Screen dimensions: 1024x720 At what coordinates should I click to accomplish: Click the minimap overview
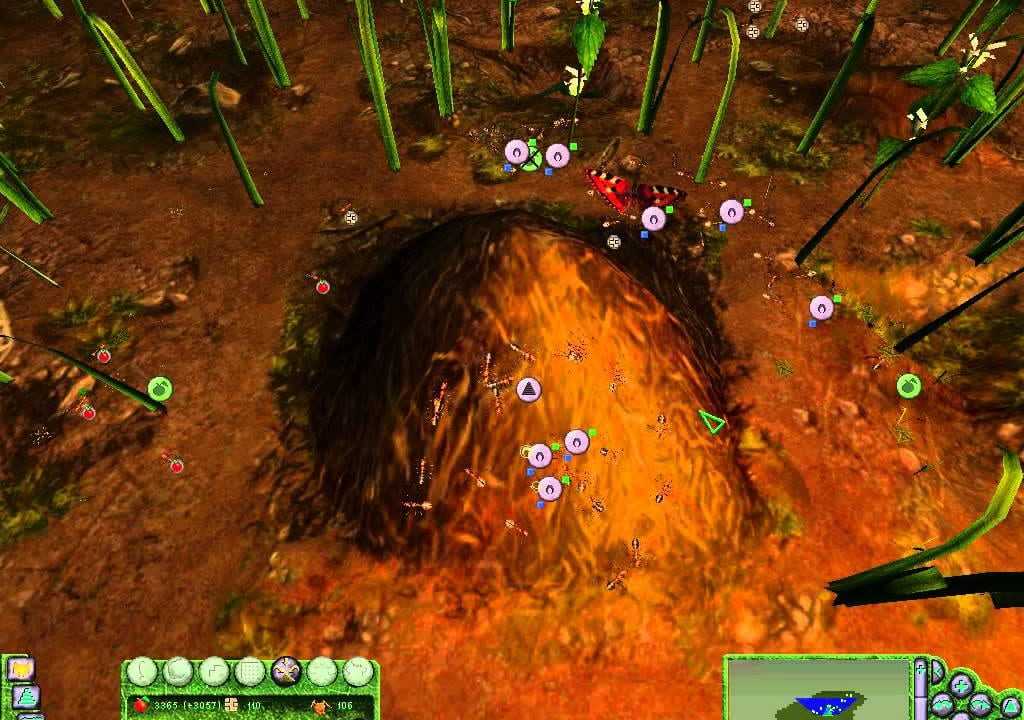[818, 689]
